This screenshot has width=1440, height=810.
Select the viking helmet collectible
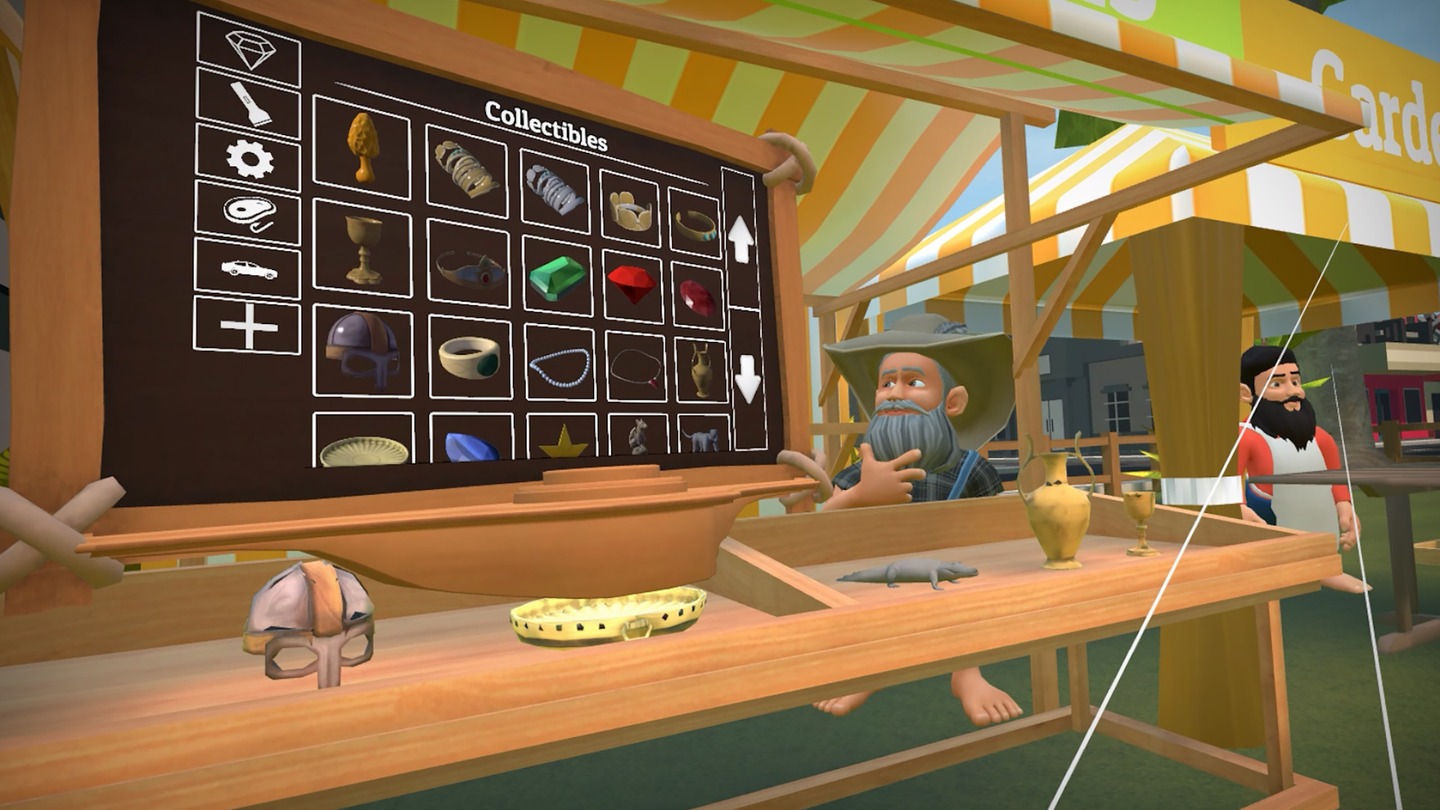click(x=363, y=347)
